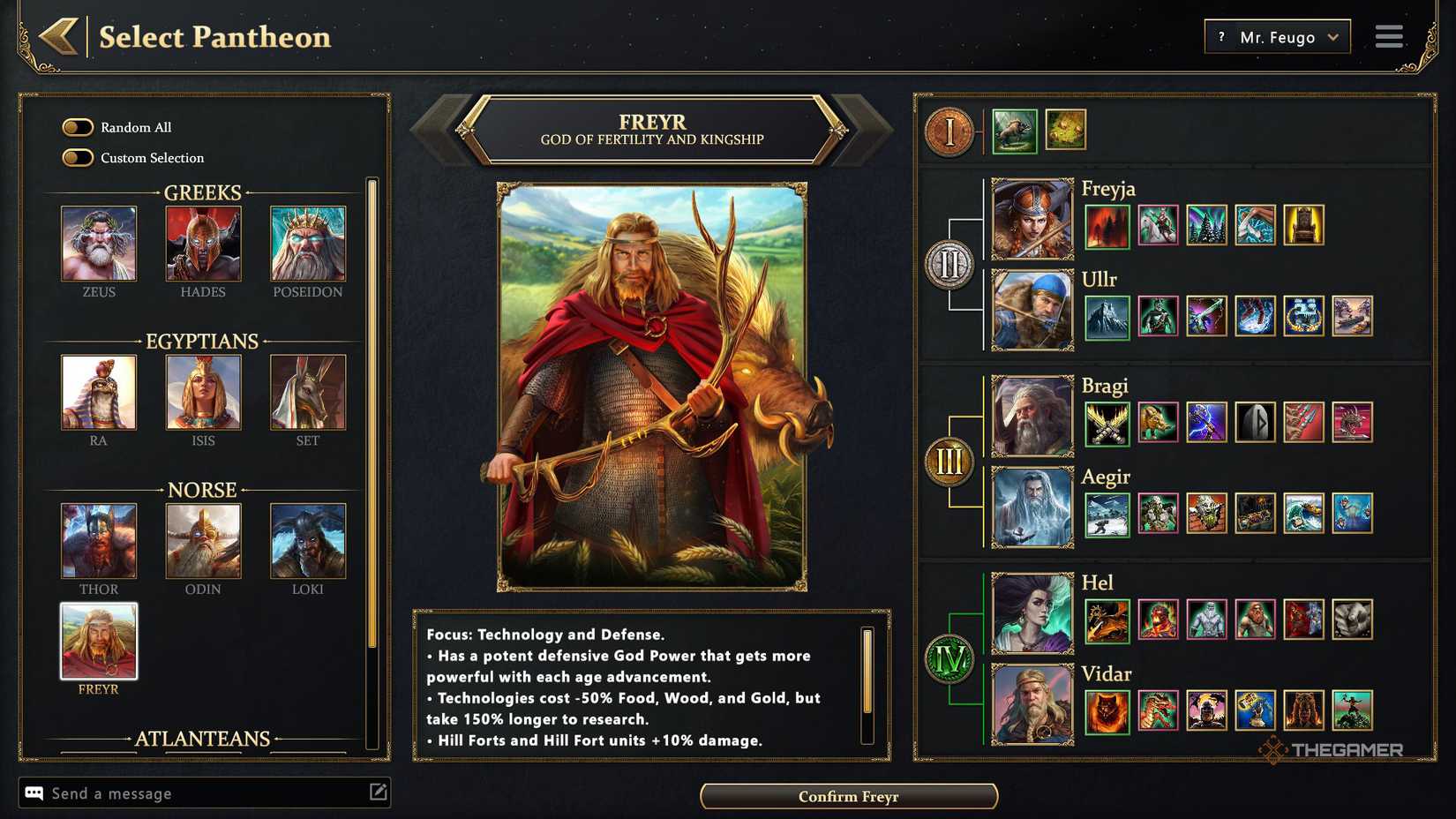Click Hel's portrait in the Age IV section
The width and height of the screenshot is (1456, 819).
[x=1032, y=613]
